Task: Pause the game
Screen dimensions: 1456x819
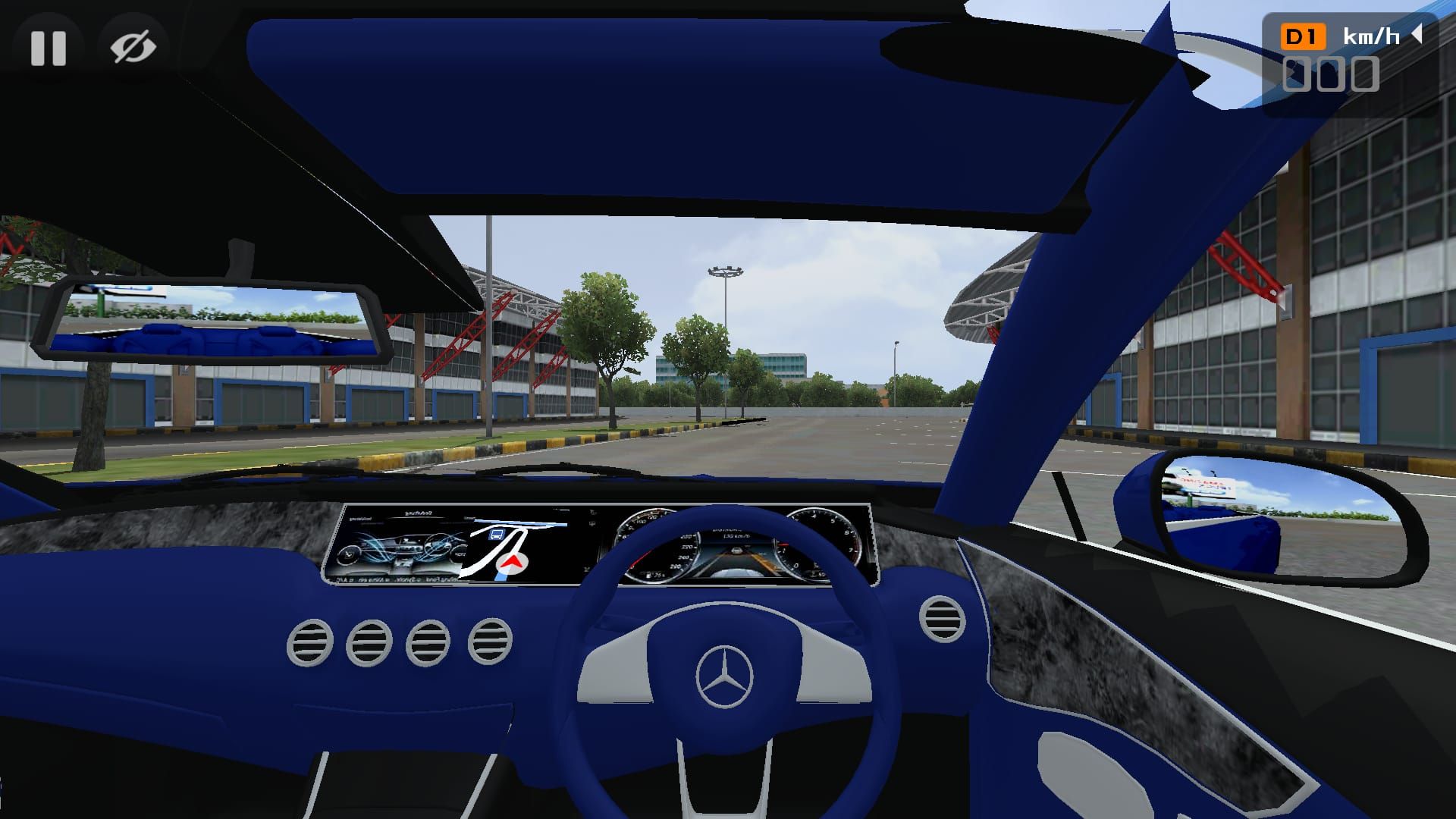Action: tap(48, 48)
